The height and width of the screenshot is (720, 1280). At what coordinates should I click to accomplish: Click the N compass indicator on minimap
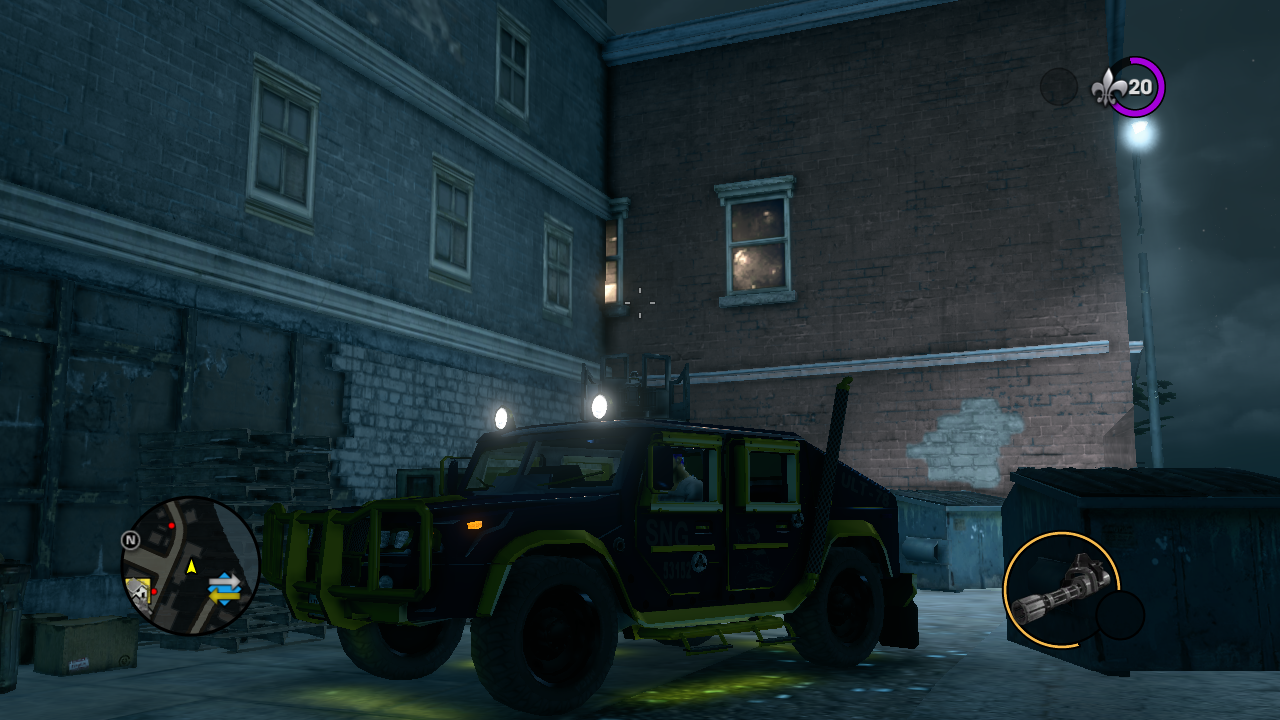point(130,540)
